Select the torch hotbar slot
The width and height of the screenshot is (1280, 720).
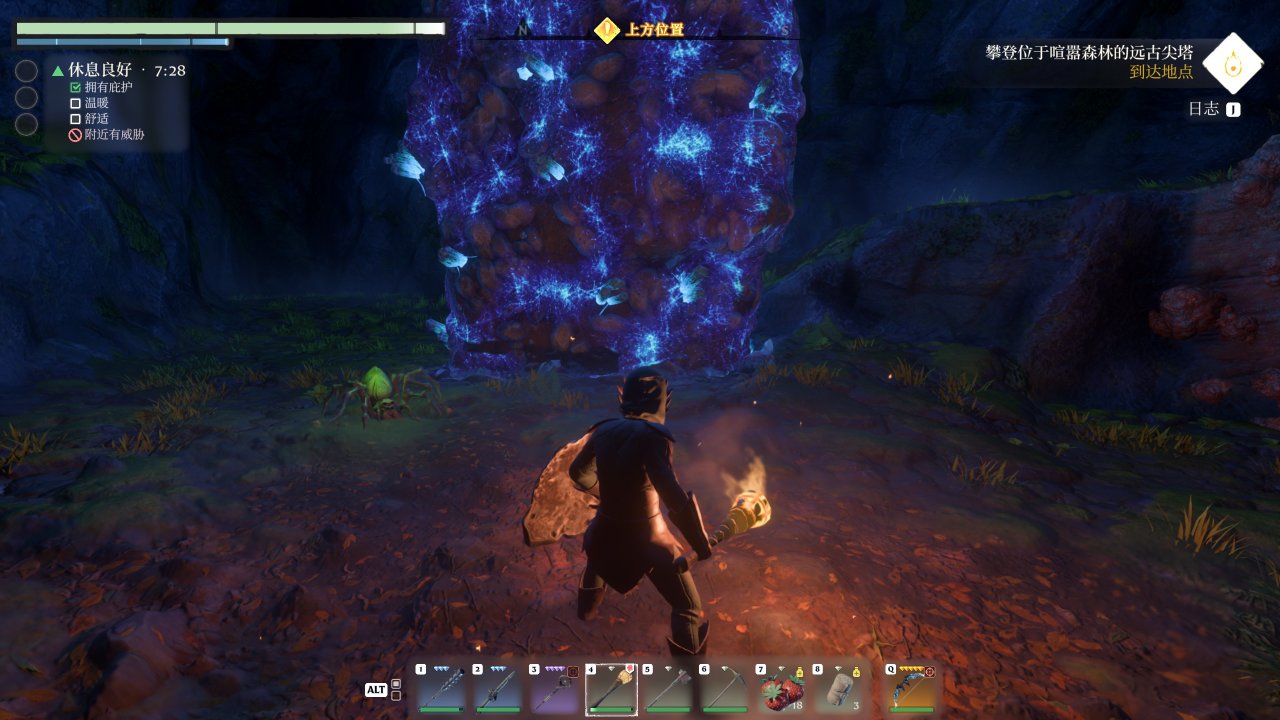coord(612,691)
